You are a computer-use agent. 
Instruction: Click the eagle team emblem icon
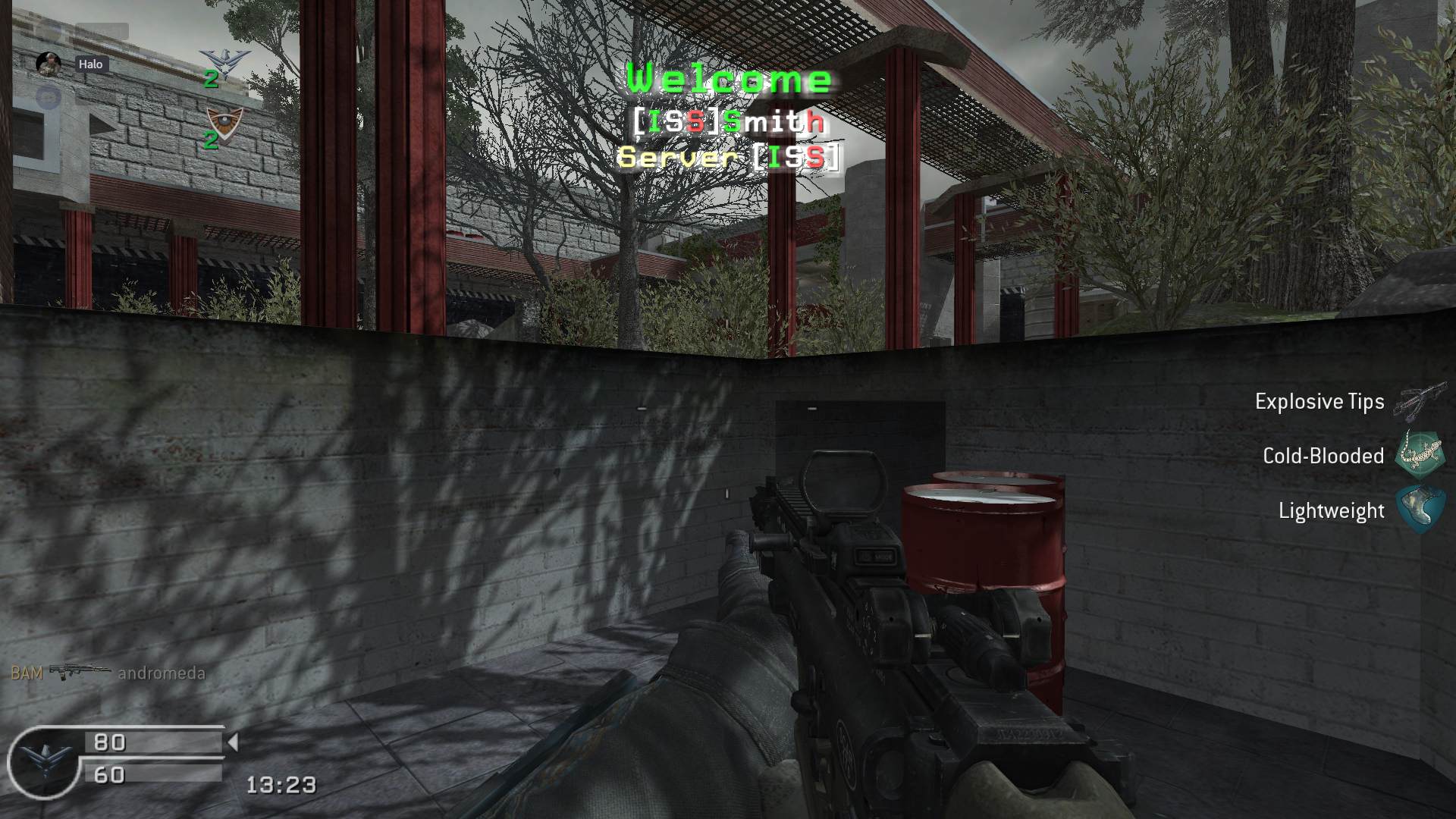[224, 61]
